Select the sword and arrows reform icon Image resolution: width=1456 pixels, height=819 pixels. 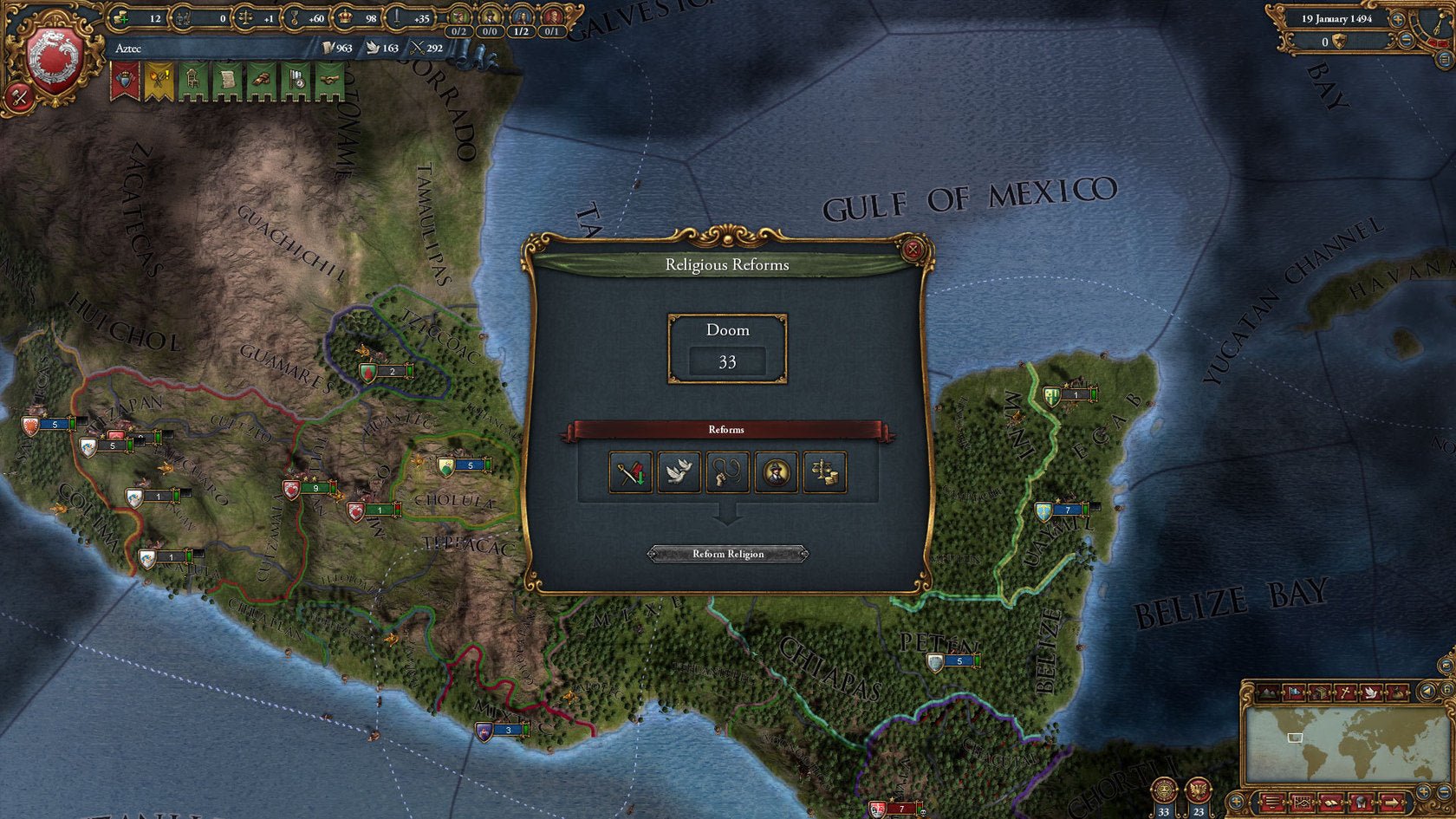(x=630, y=472)
